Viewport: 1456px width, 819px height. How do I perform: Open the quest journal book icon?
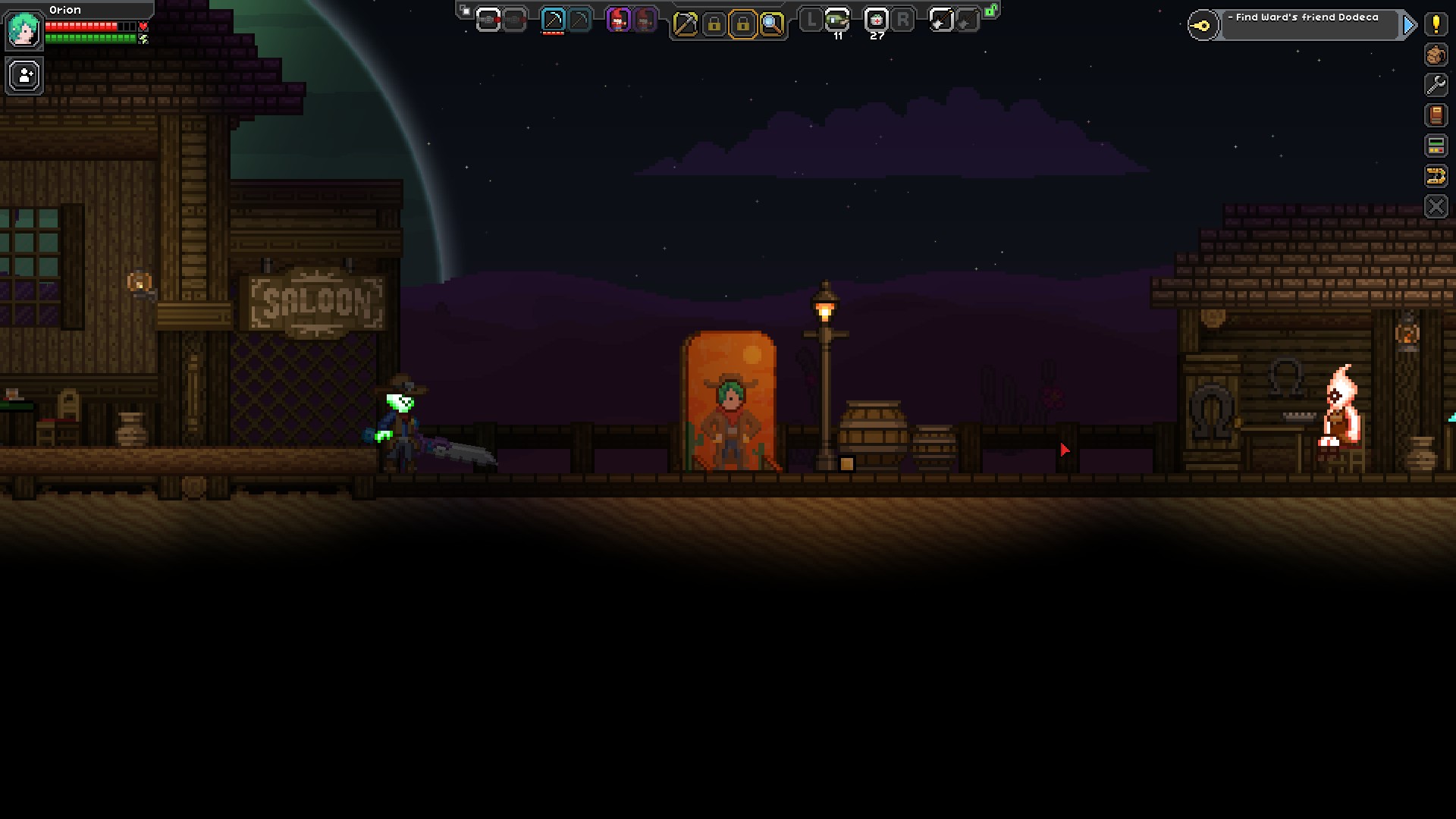[x=1438, y=115]
